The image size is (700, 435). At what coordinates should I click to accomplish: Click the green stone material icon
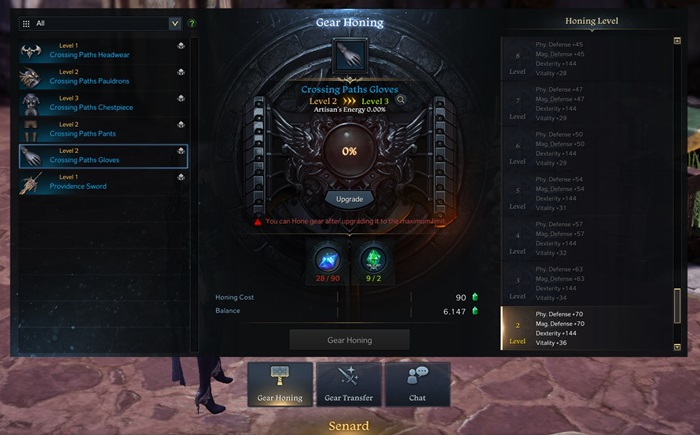(372, 260)
